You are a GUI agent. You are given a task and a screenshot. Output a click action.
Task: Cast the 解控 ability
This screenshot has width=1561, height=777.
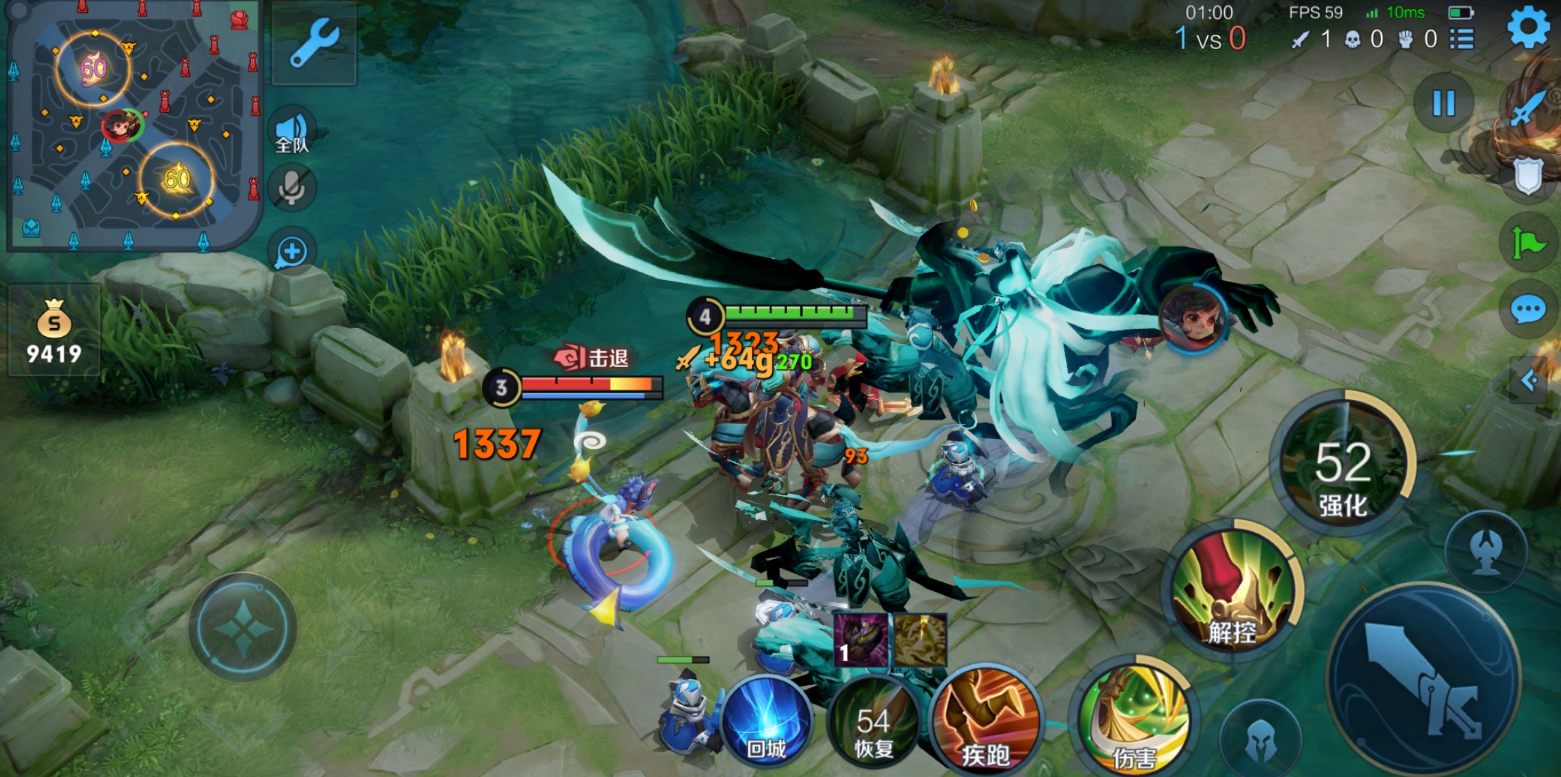(1232, 591)
